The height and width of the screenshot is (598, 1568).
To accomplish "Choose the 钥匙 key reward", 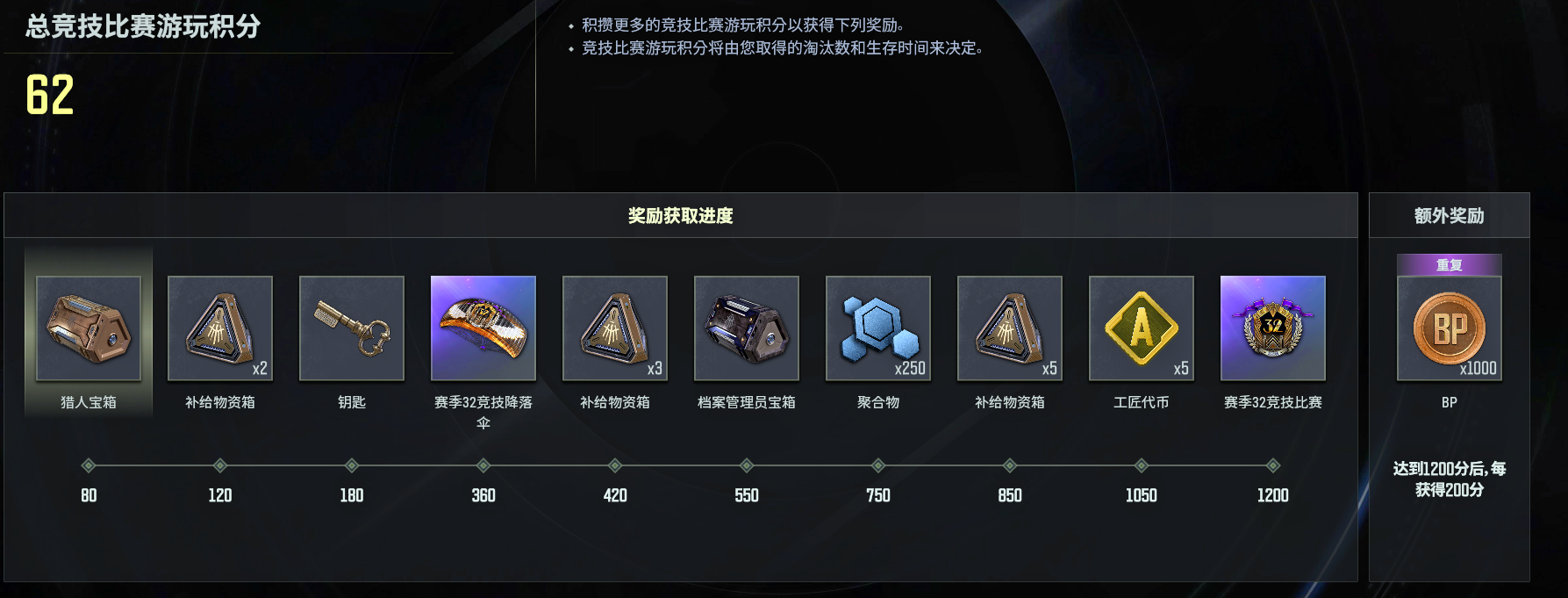I will click(x=352, y=328).
